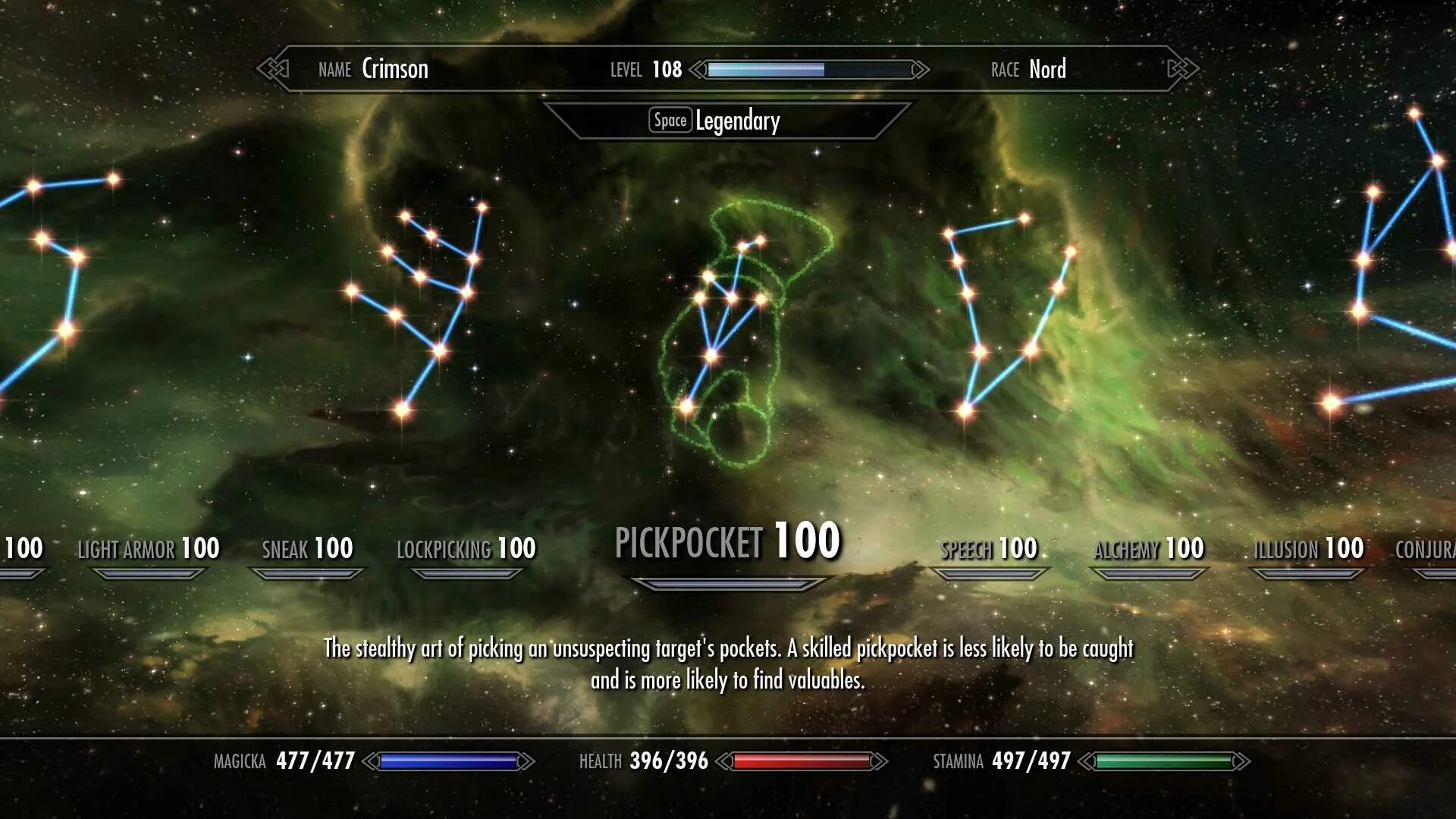Select the partially visible Conjuration skill
The height and width of the screenshot is (819, 1456).
1426,549
